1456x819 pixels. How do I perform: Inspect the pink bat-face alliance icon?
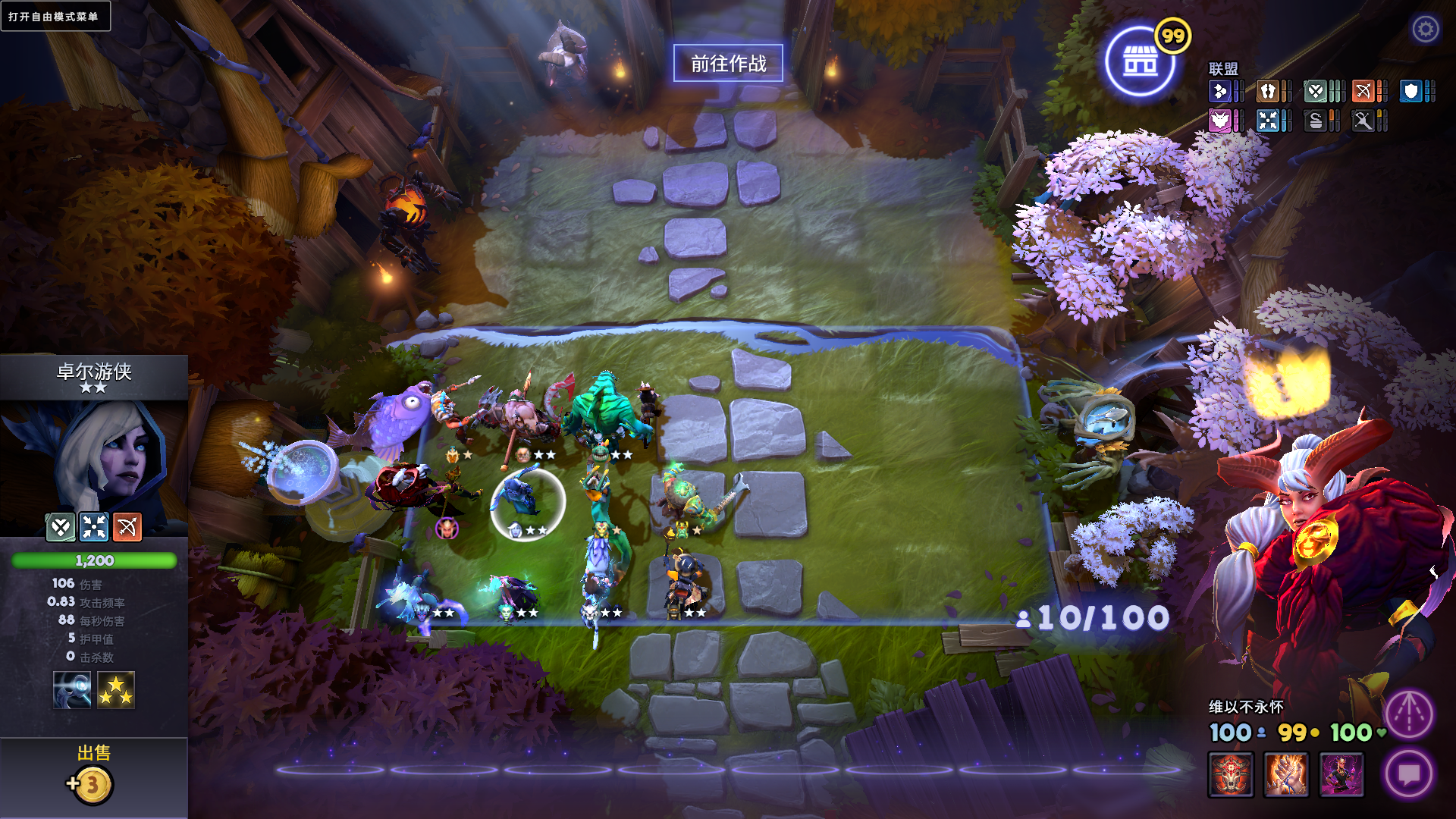[1219, 121]
